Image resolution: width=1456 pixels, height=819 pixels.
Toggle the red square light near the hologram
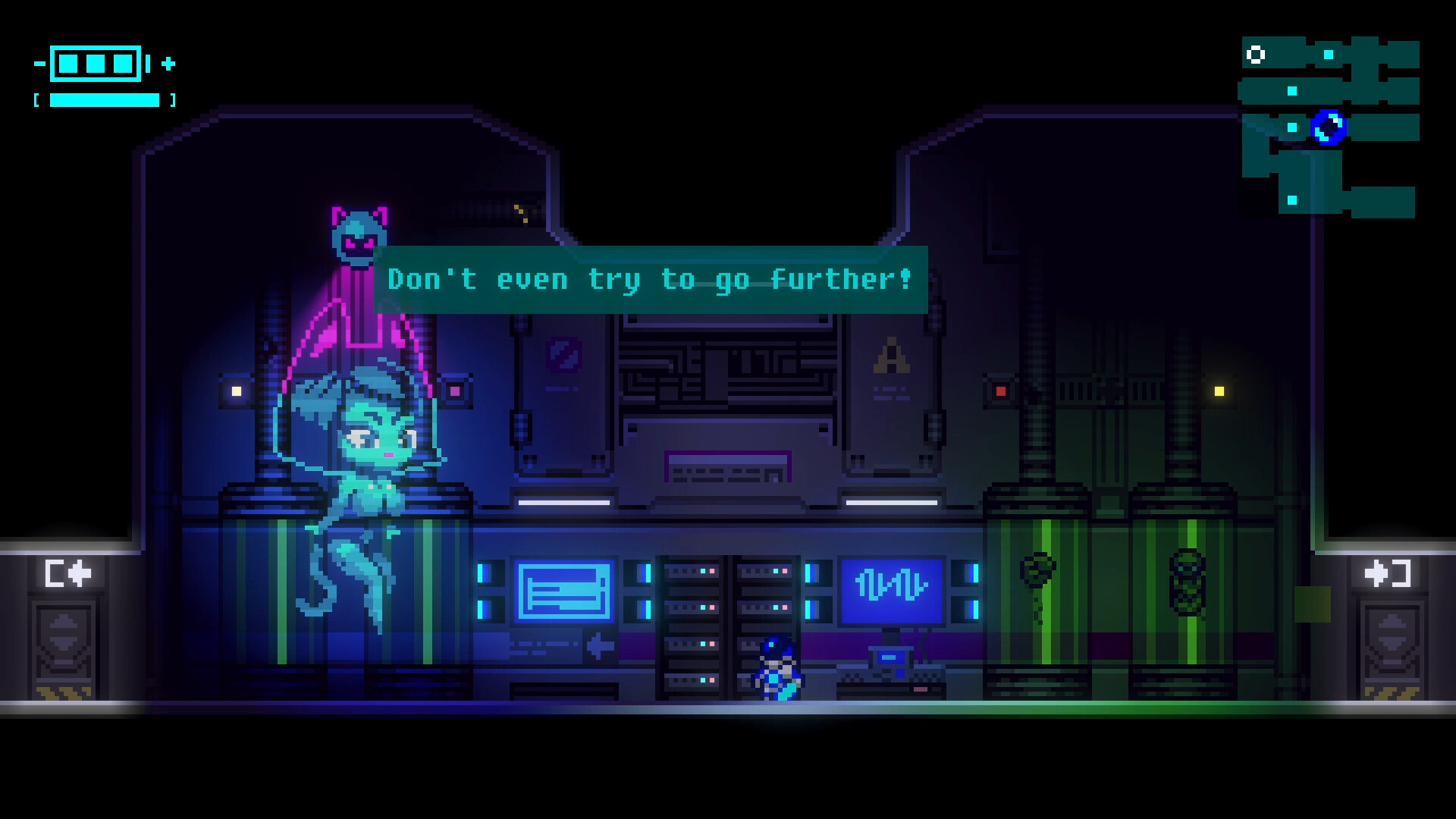[x=453, y=390]
